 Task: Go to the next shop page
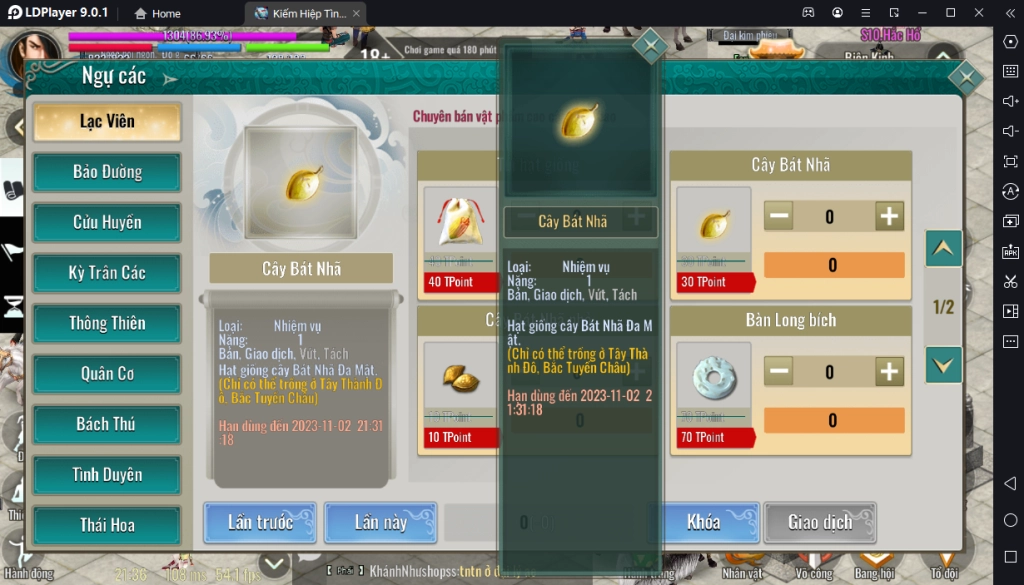click(x=943, y=365)
